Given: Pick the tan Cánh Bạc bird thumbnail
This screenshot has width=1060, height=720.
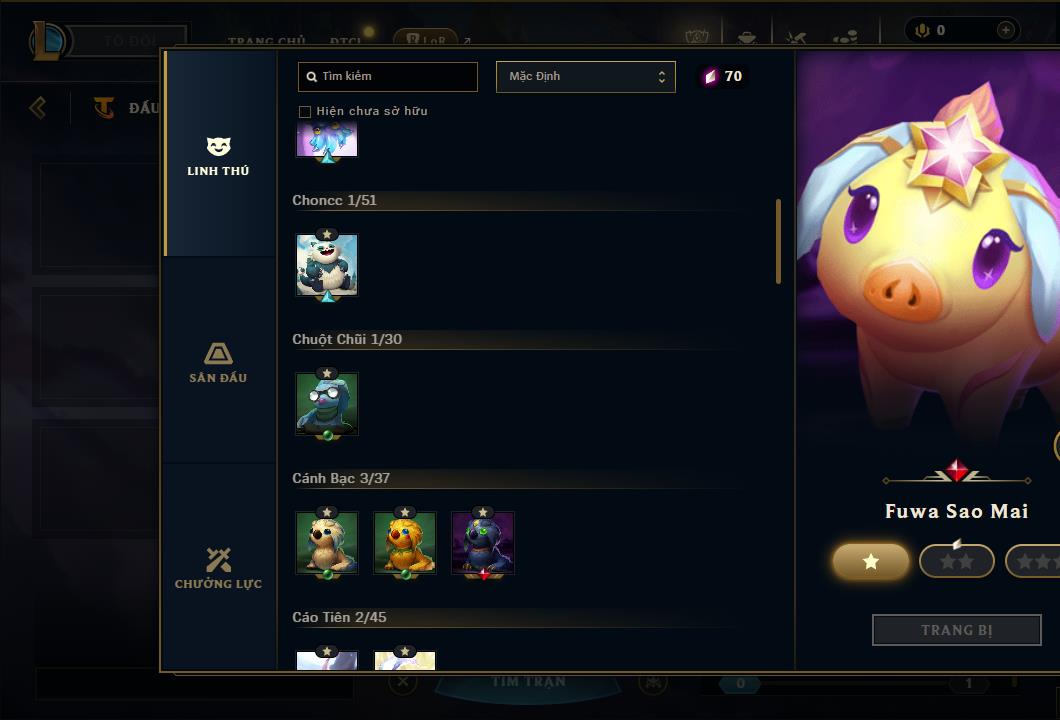Looking at the screenshot, I should tap(327, 543).
